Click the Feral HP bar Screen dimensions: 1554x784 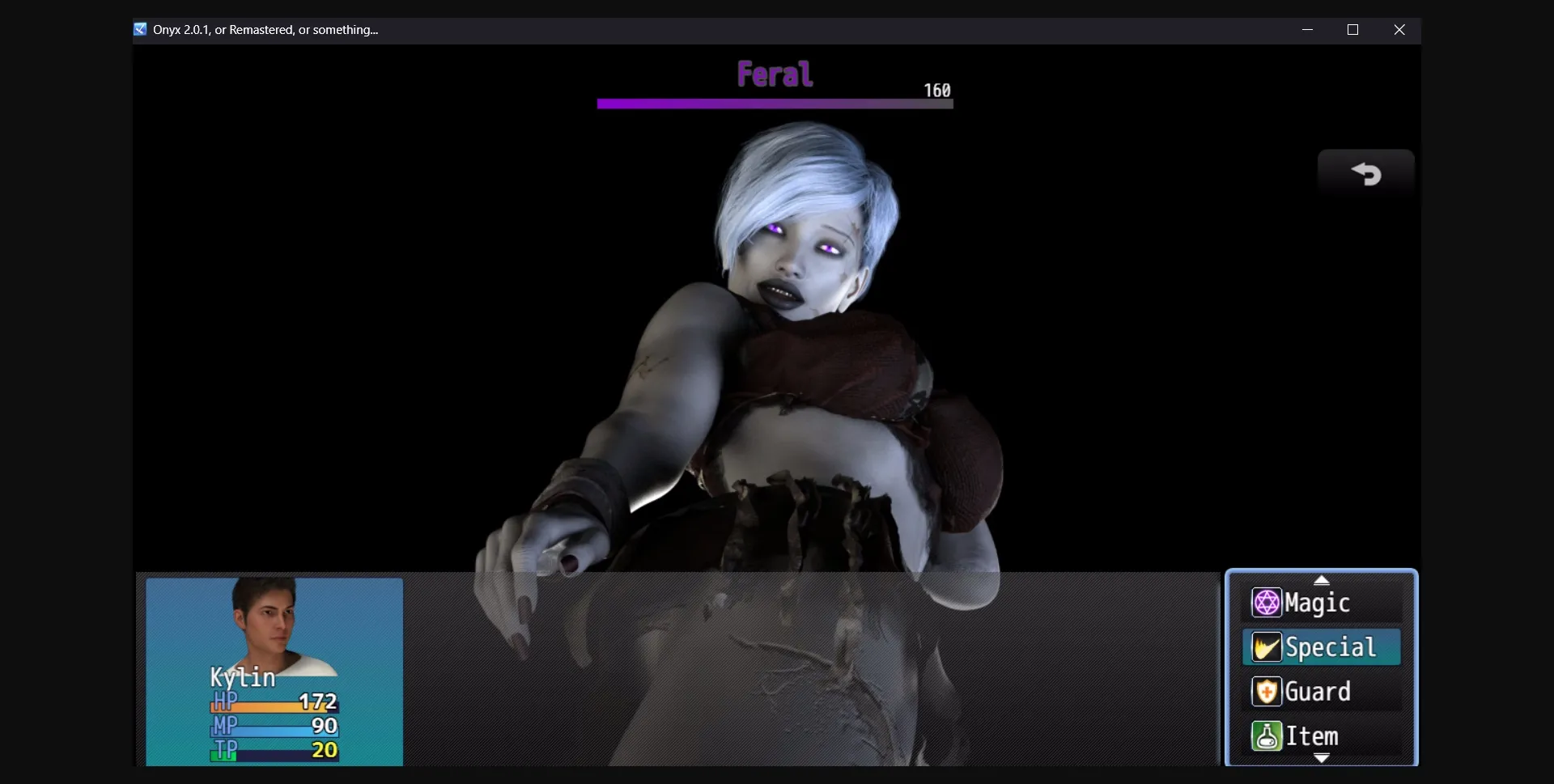coord(774,103)
